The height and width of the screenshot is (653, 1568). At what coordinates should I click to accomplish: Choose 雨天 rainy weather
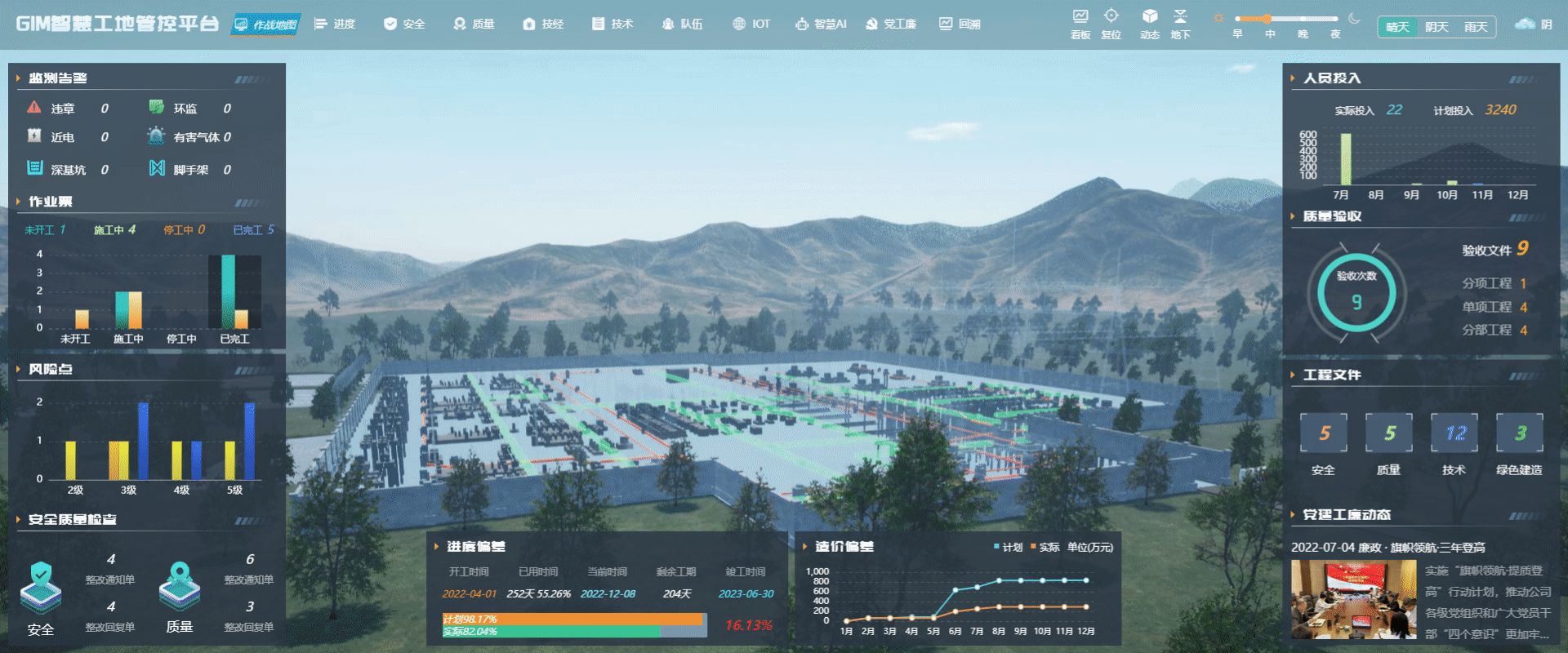click(1476, 27)
